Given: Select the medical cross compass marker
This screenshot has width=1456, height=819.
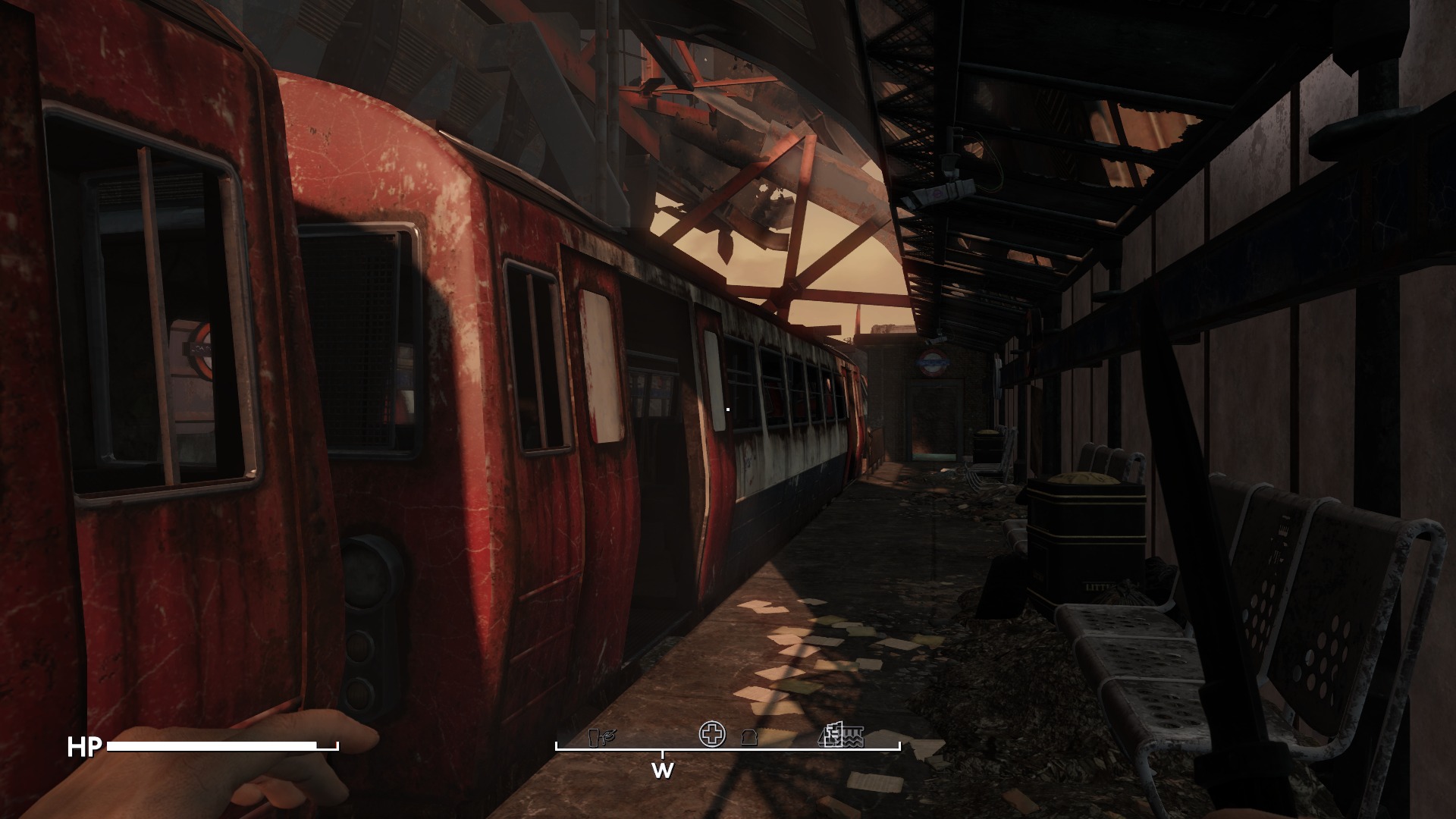Looking at the screenshot, I should point(712,734).
